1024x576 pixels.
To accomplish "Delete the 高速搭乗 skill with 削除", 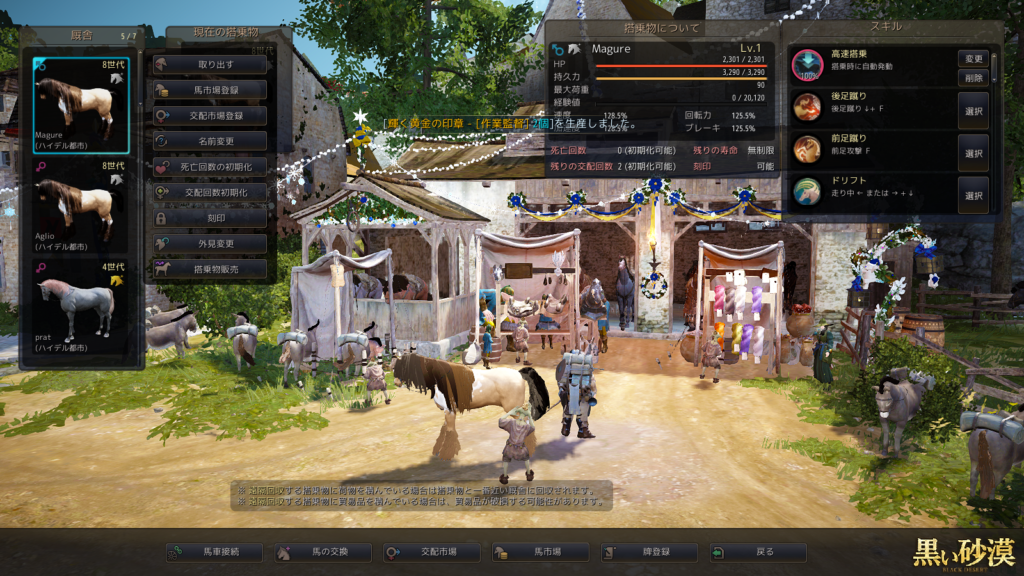I will [973, 77].
